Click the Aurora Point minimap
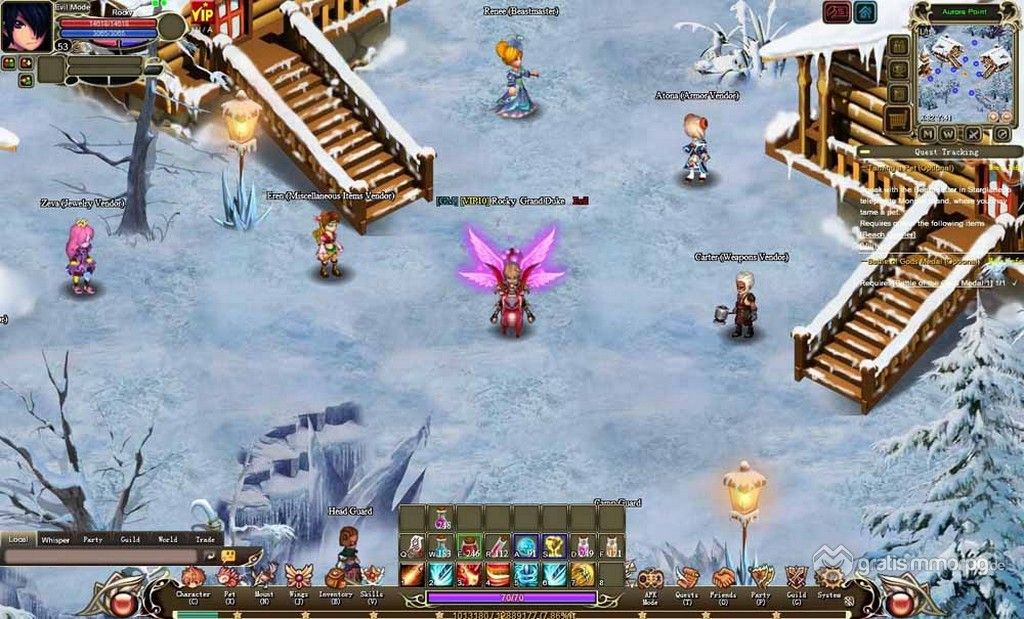 [x=963, y=75]
